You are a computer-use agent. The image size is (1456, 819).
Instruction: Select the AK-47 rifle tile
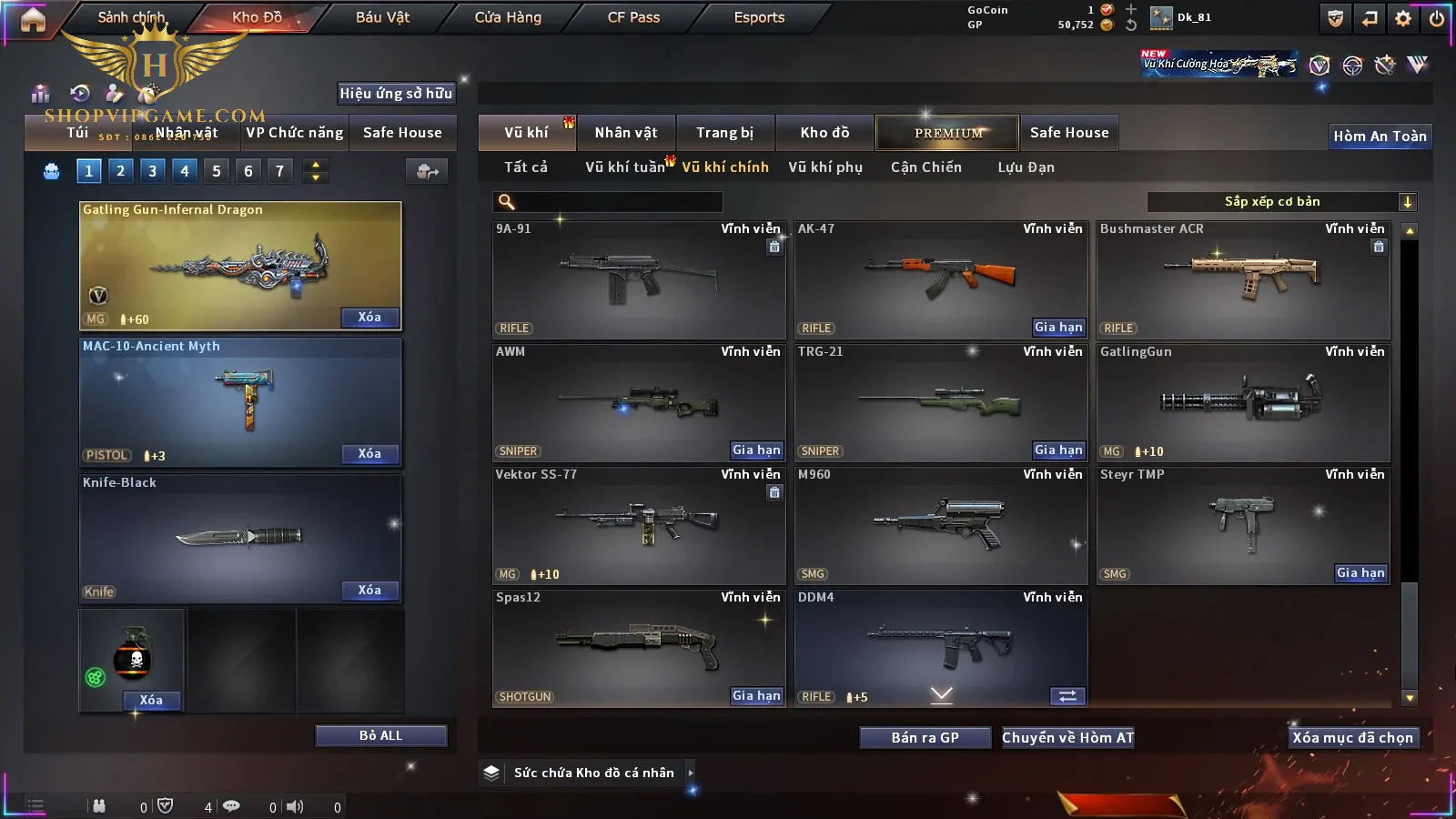point(939,273)
